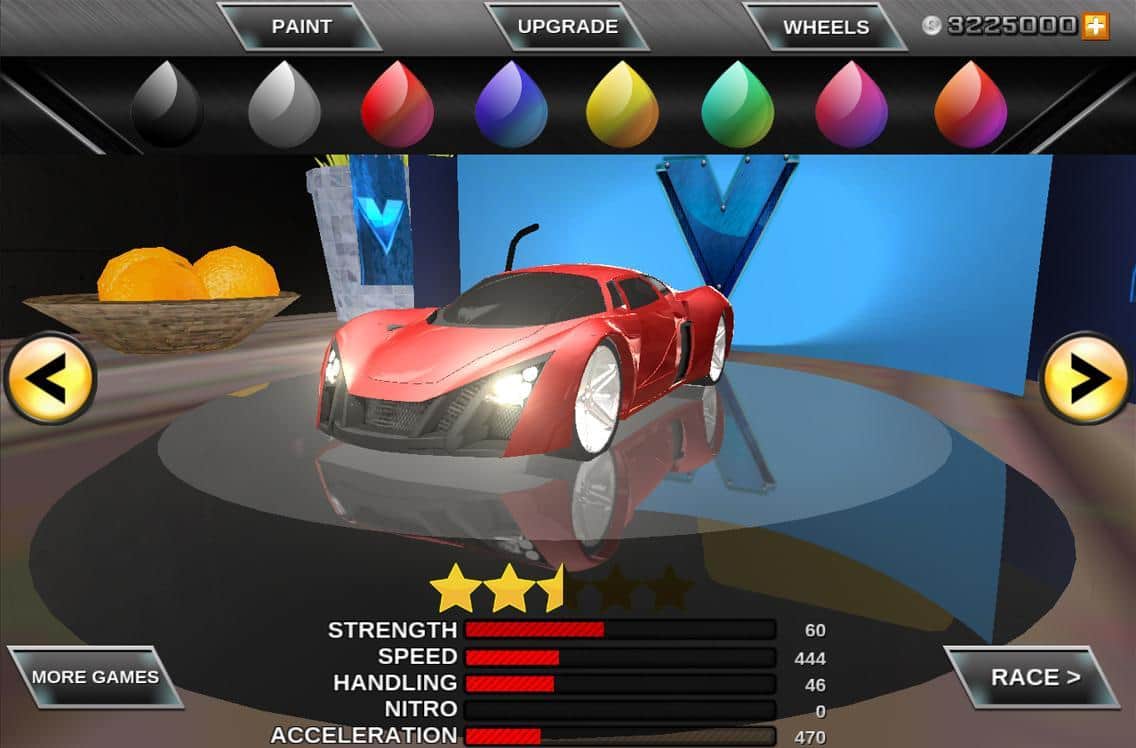View the next car with right arrow
Image resolution: width=1136 pixels, height=748 pixels.
[x=1086, y=379]
